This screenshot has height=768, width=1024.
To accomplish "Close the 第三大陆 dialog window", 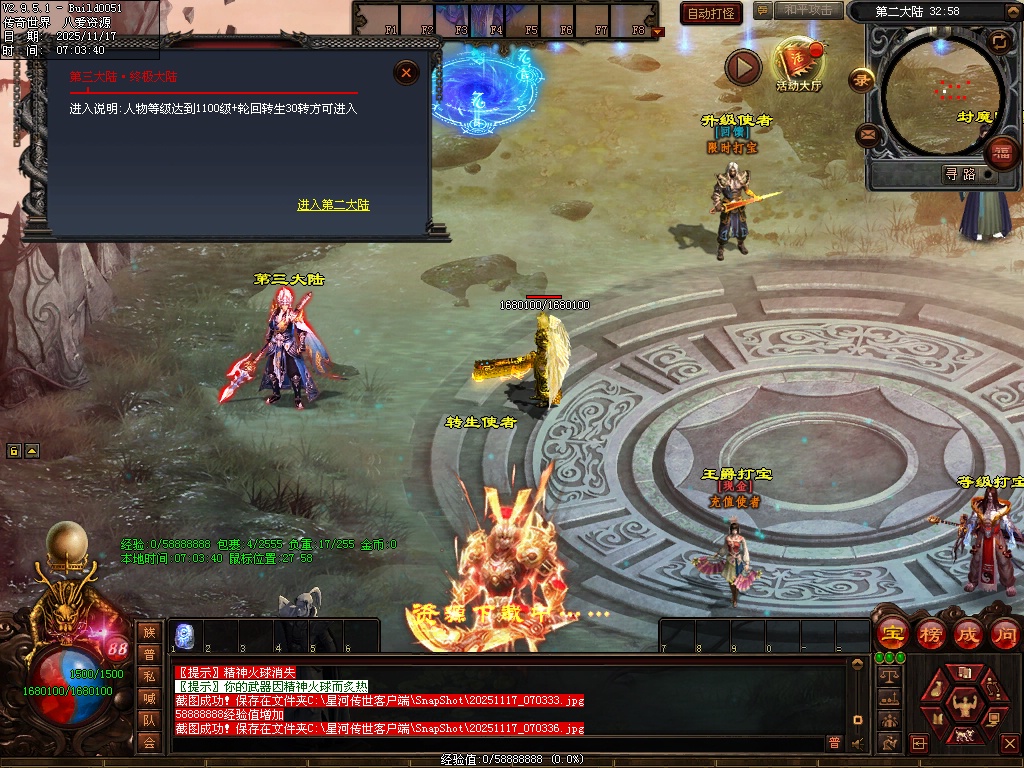I will [406, 72].
